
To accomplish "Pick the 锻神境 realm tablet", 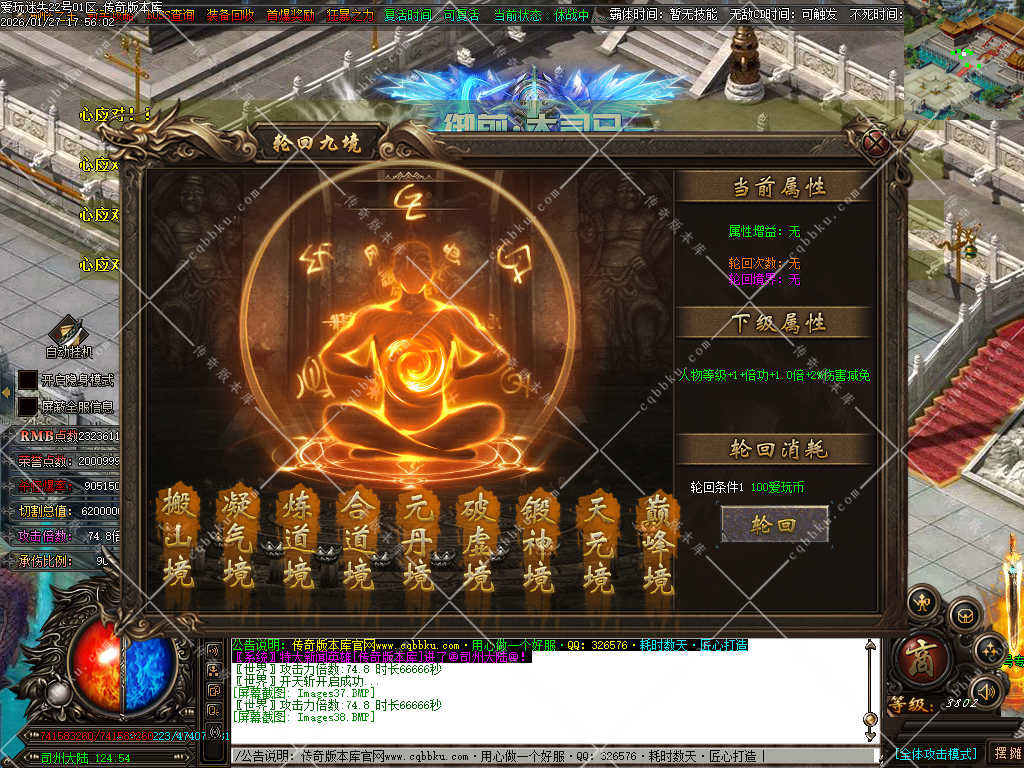I will (x=537, y=540).
